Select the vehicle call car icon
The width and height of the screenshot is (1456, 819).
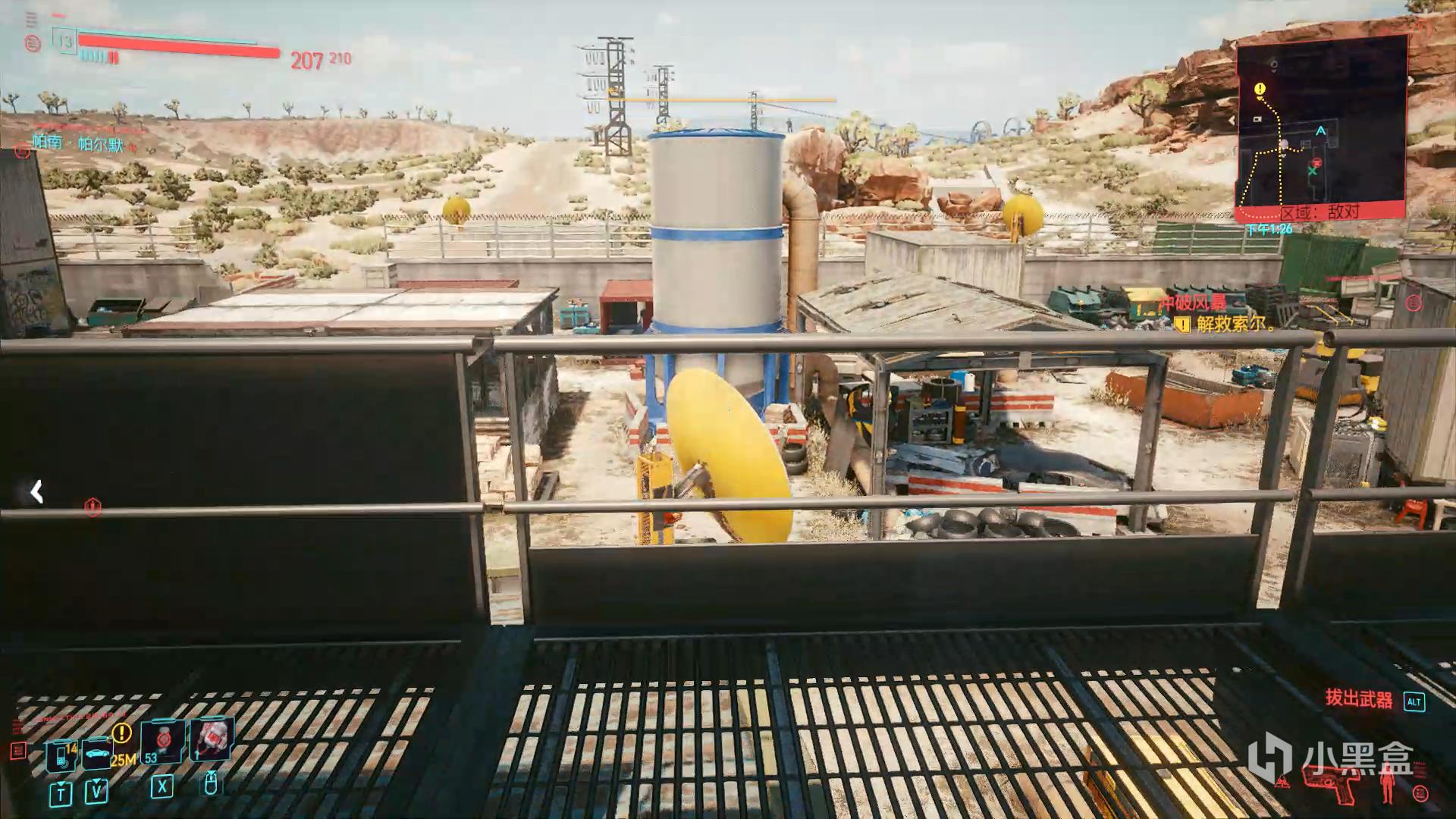pos(97,754)
